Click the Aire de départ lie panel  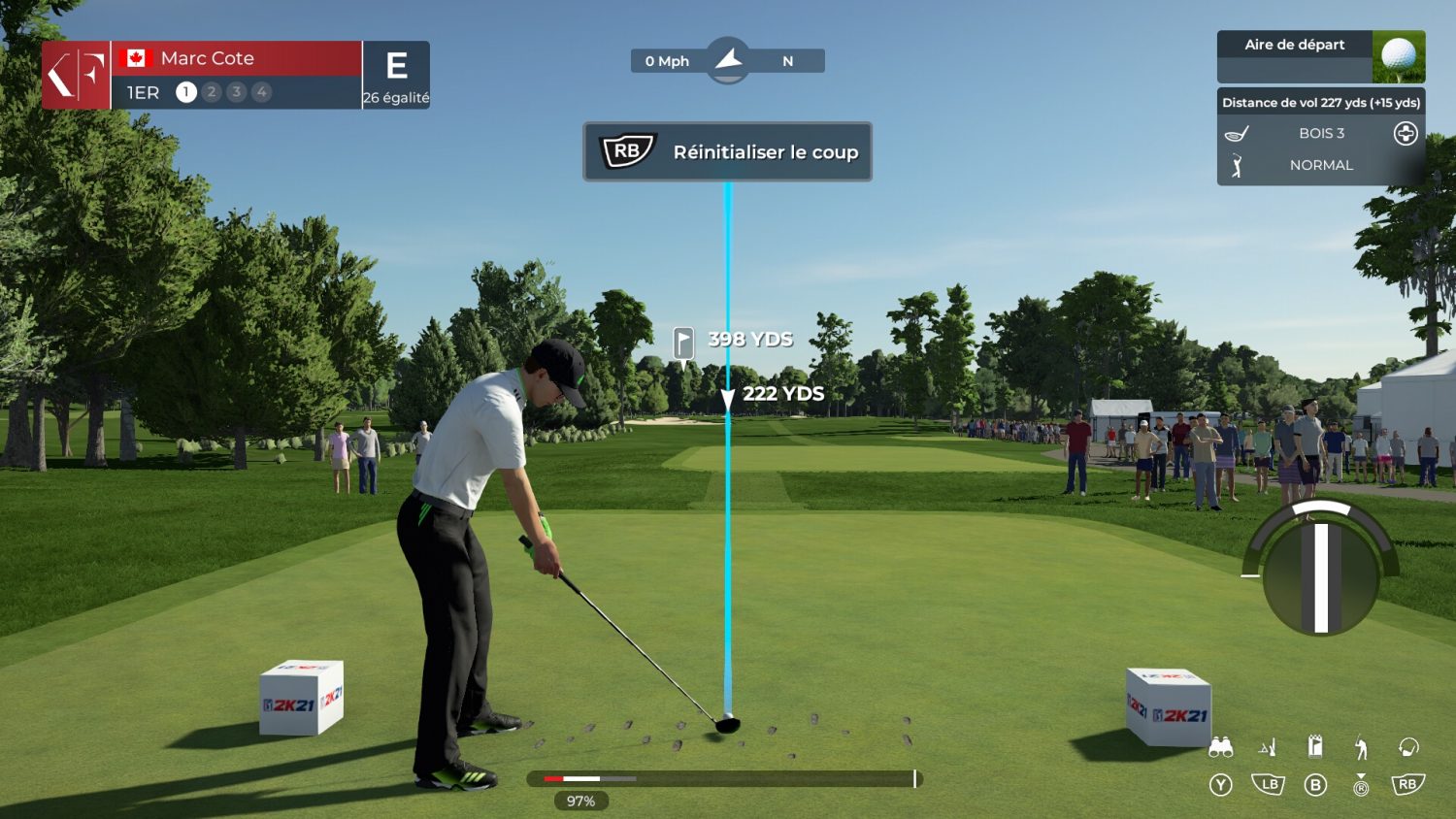point(1320,56)
